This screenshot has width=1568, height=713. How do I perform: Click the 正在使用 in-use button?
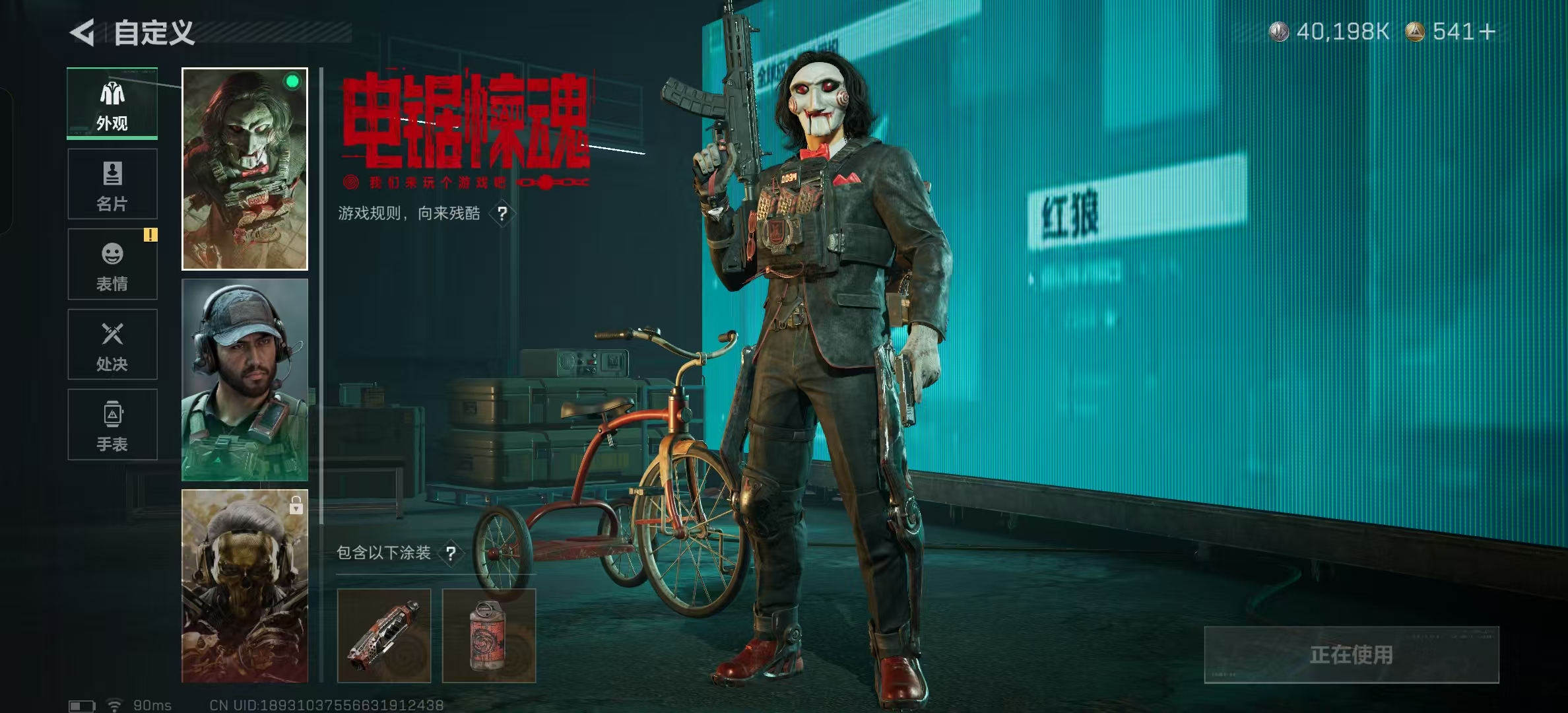point(1351,654)
